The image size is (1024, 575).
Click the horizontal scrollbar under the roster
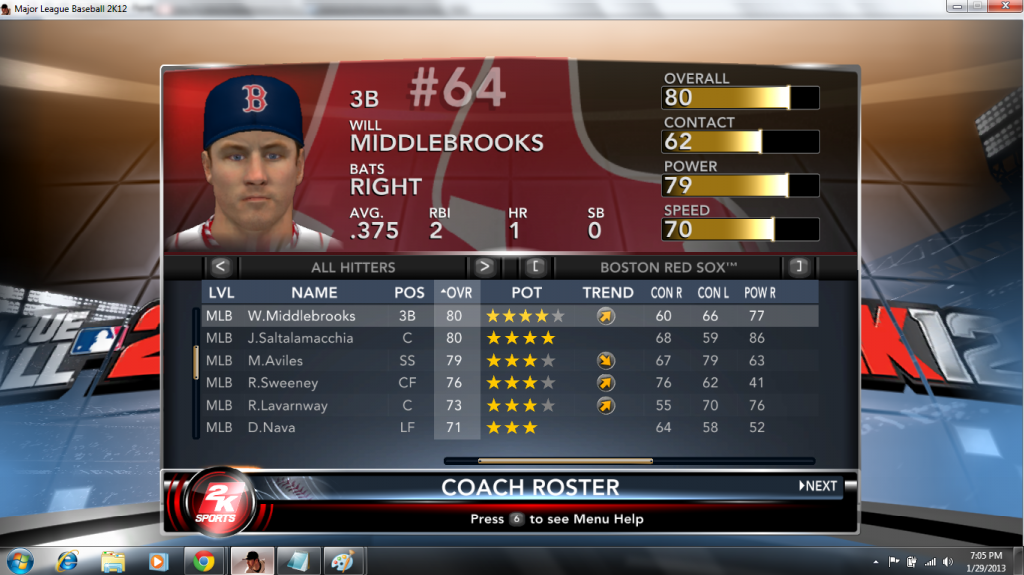coord(565,461)
